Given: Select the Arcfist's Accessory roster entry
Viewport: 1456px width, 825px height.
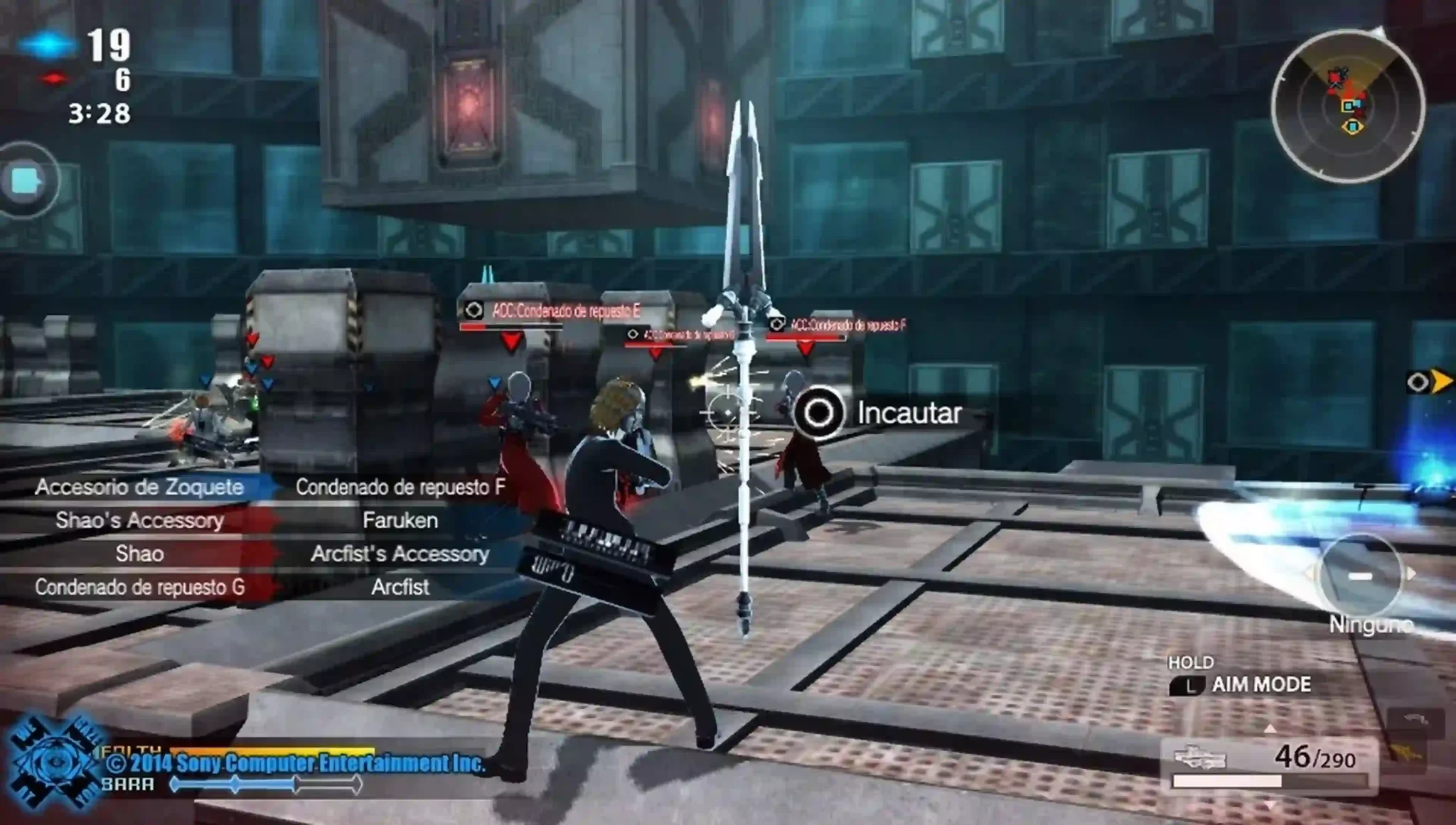Looking at the screenshot, I should pos(400,554).
